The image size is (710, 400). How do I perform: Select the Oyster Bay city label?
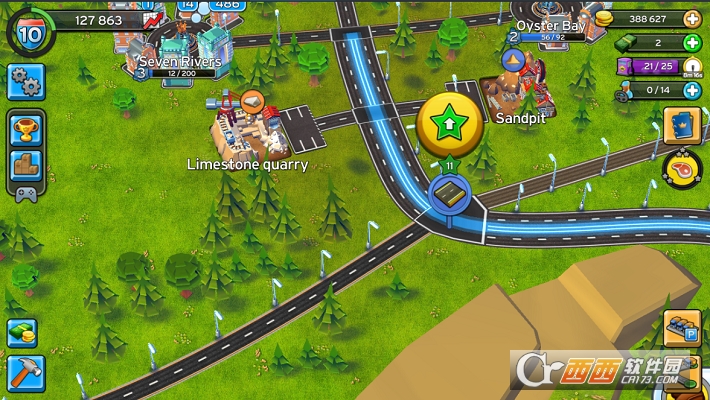click(550, 26)
